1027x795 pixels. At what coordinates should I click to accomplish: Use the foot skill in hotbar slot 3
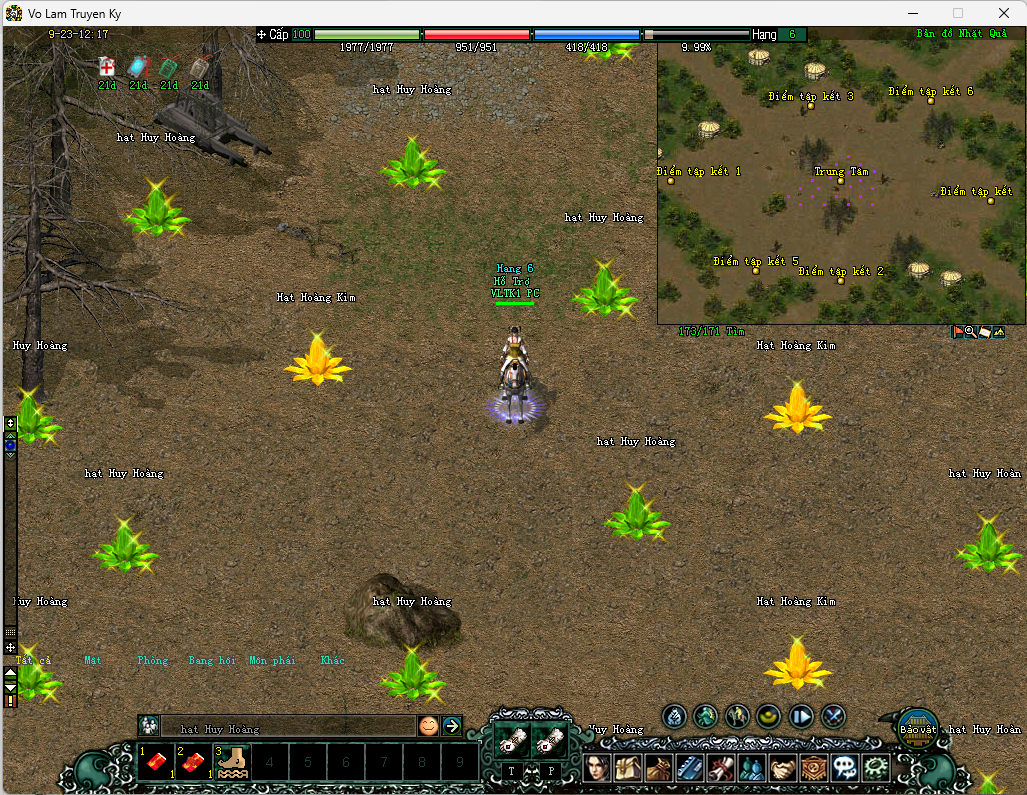[x=232, y=763]
